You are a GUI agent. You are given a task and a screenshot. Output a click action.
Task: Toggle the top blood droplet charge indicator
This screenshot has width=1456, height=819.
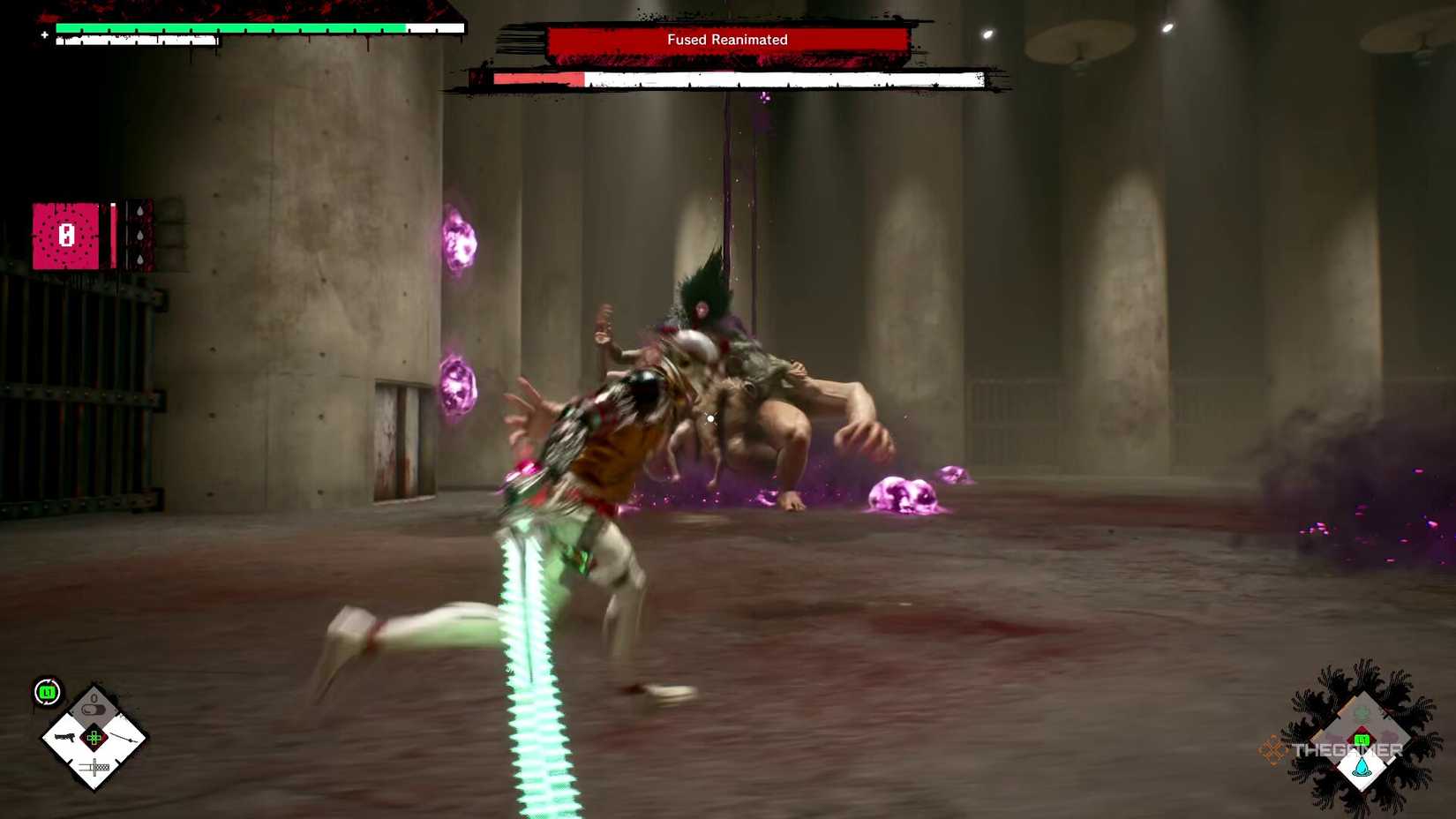140,210
